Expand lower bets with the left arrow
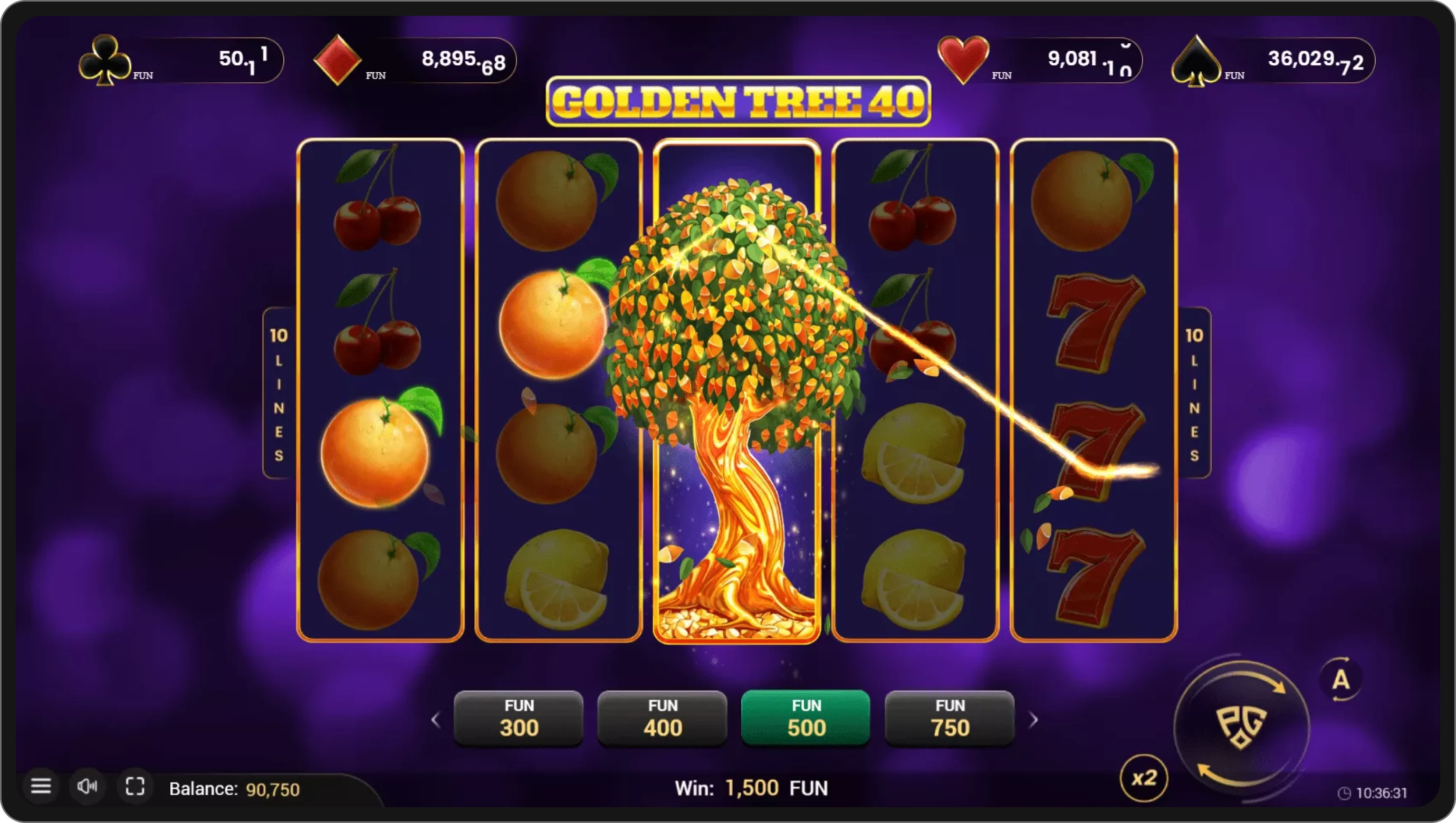Viewport: 1456px width, 823px height. (x=436, y=719)
